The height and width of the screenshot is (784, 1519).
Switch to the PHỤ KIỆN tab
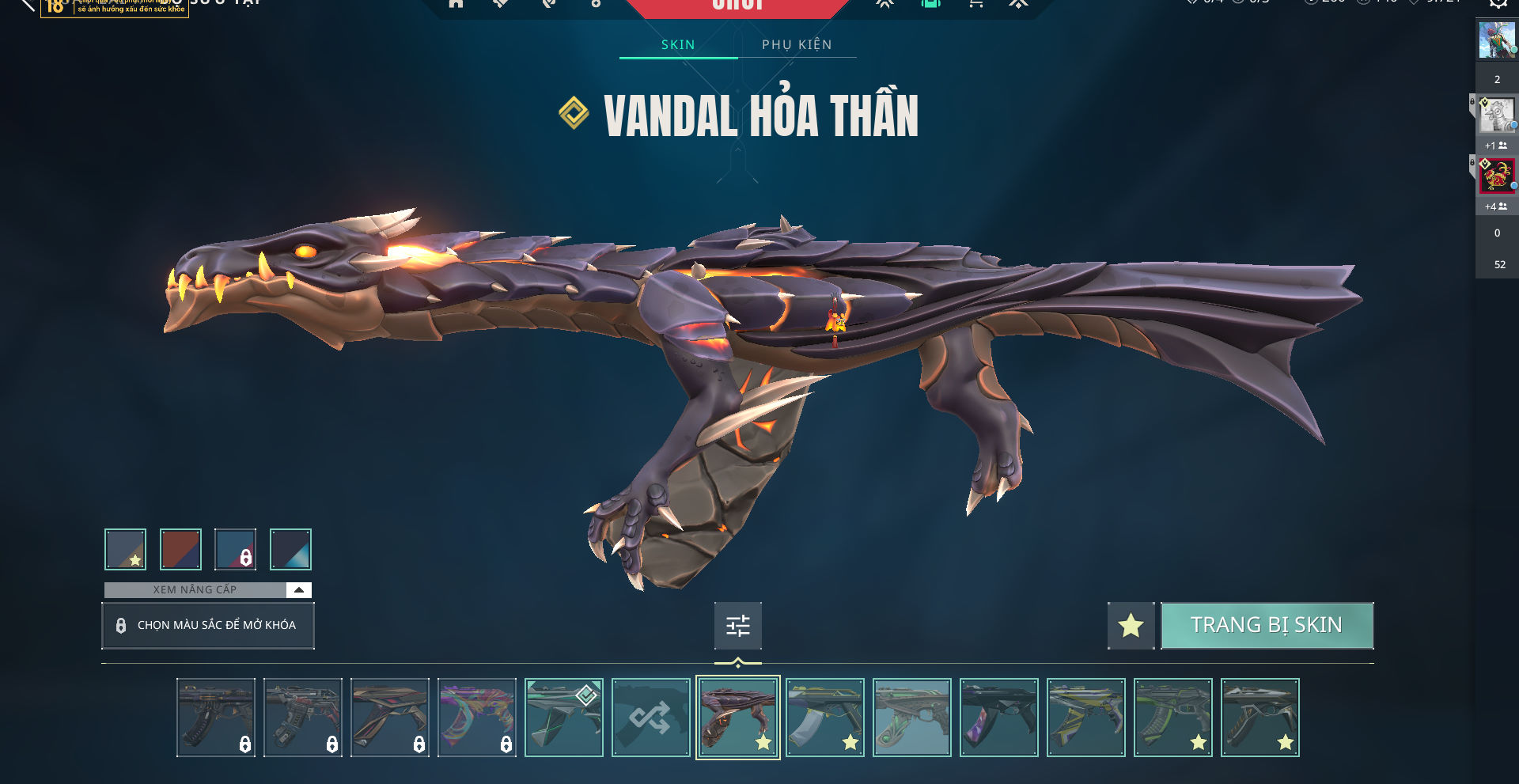pyautogui.click(x=797, y=44)
